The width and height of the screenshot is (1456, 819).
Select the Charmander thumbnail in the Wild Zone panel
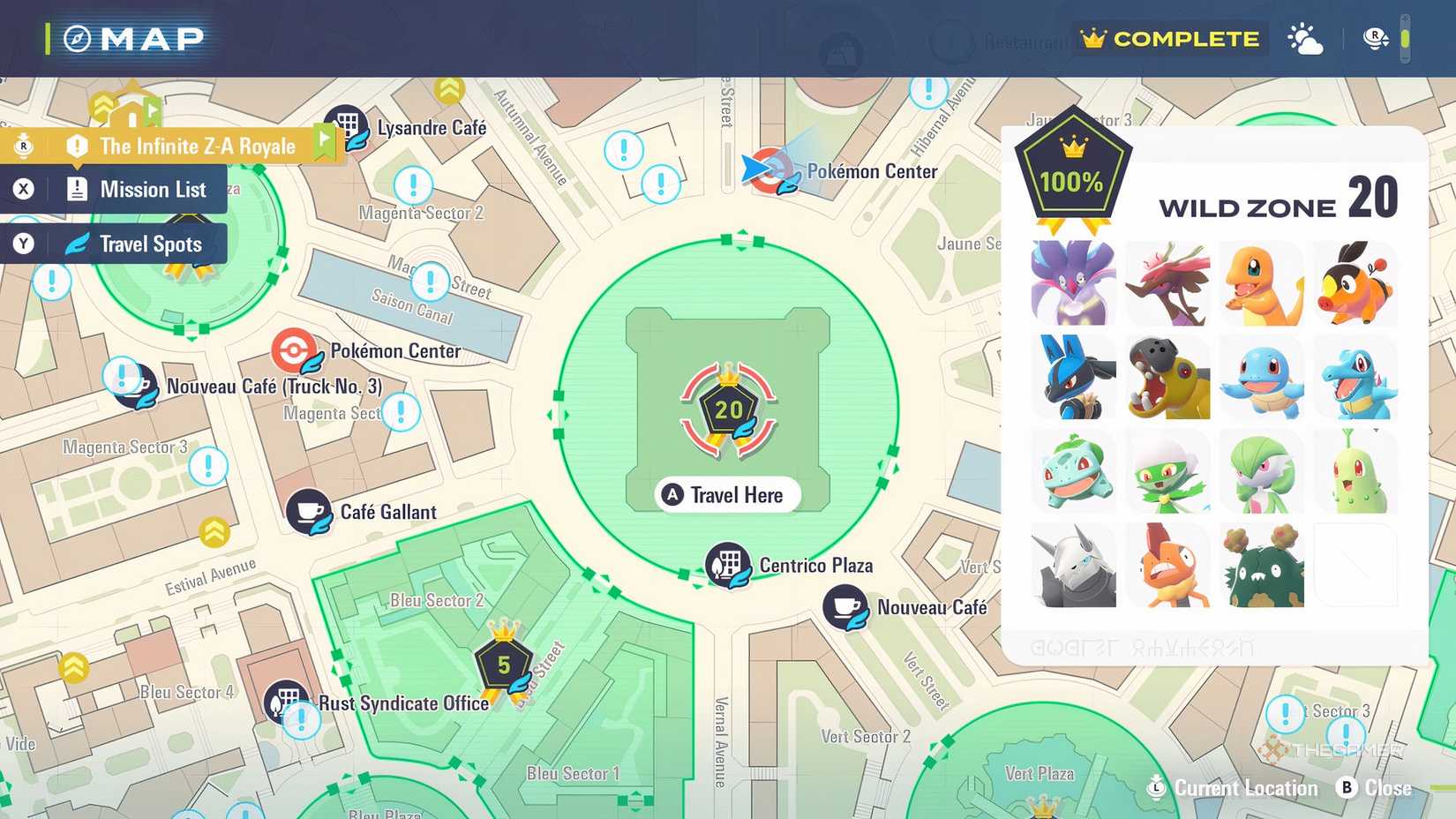click(1263, 282)
